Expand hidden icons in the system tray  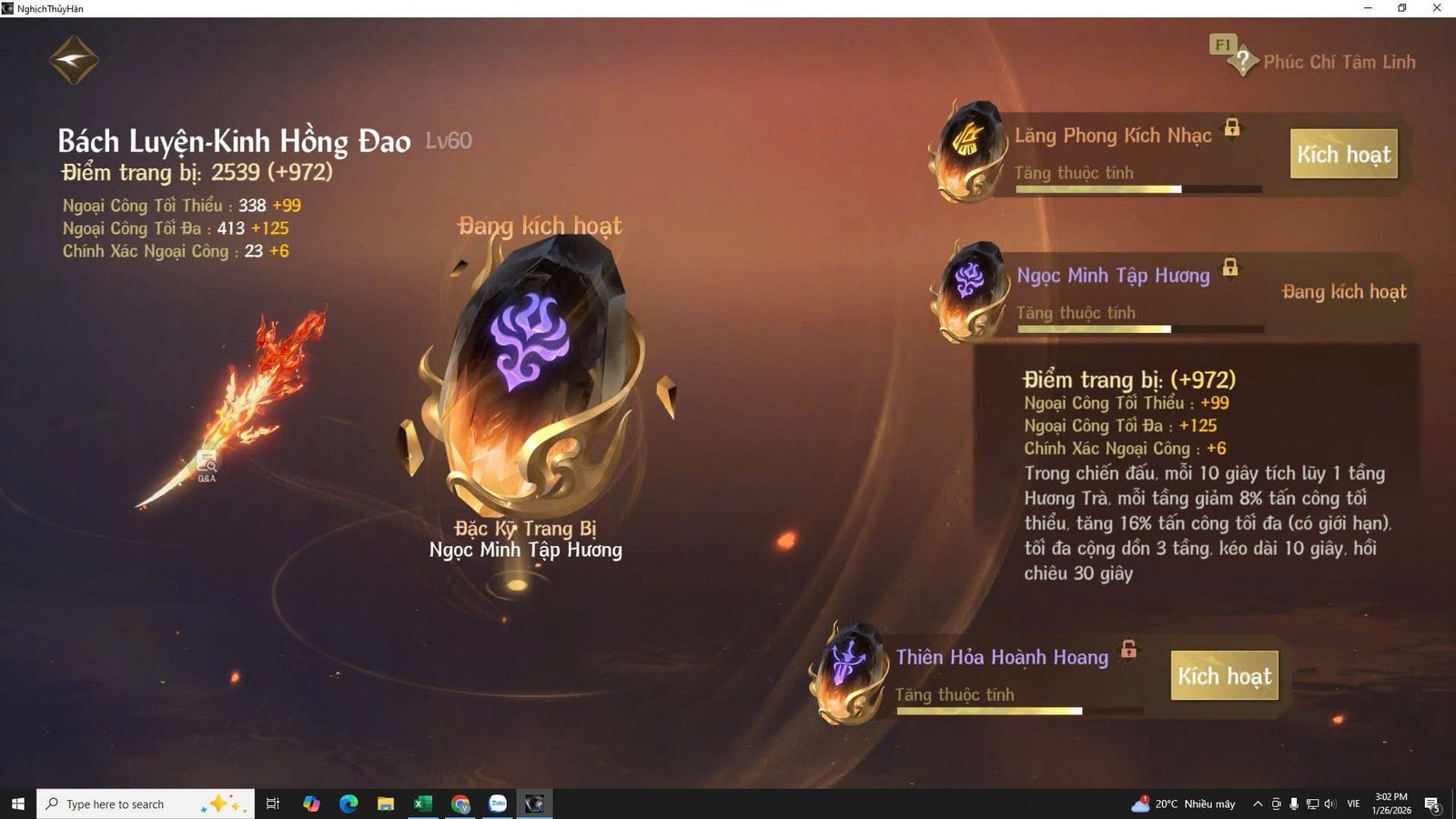point(1256,804)
